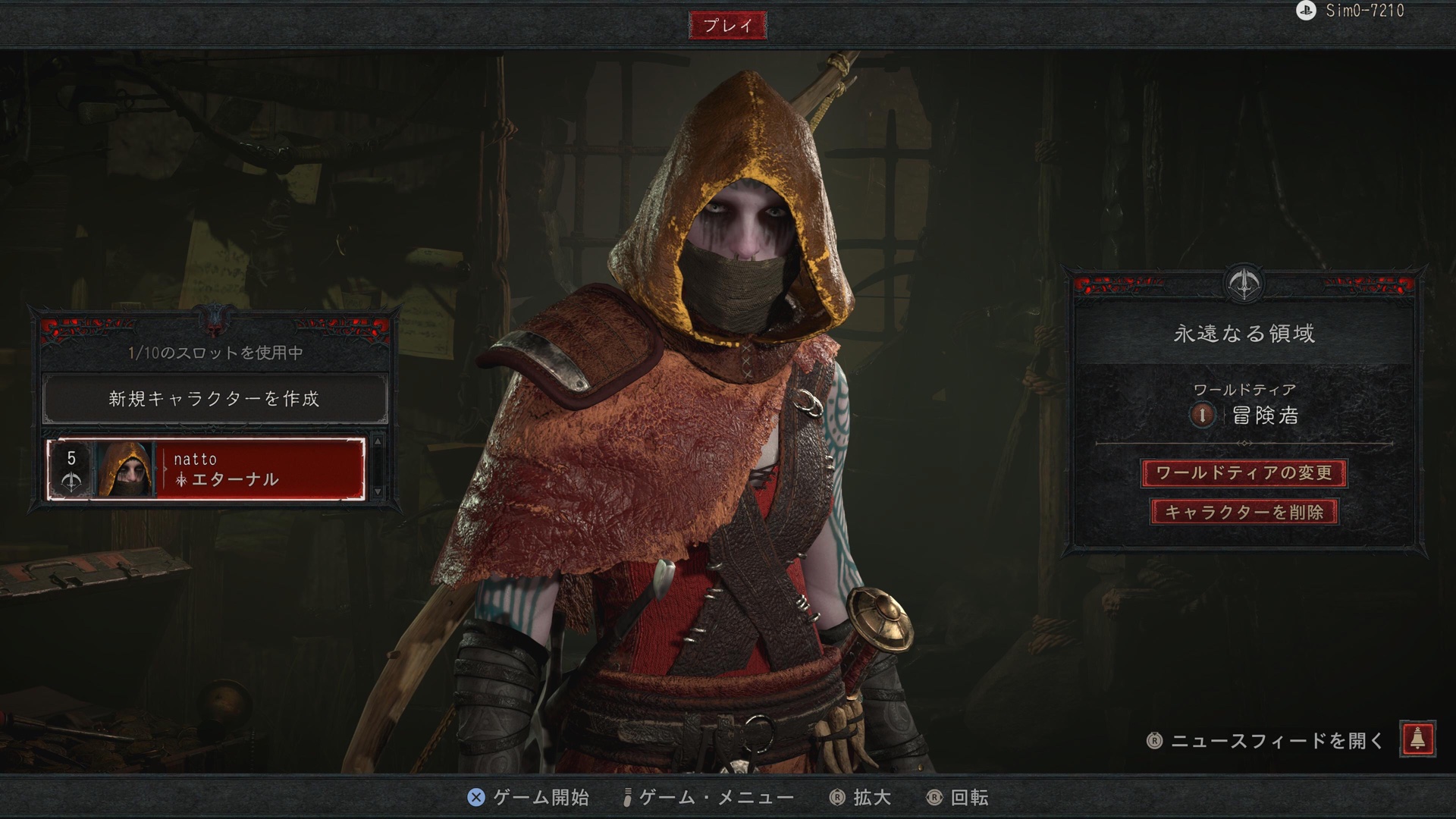The image size is (1456, 819).
Task: Create a new character via 新規キャラクターを作成
Action: tap(215, 399)
